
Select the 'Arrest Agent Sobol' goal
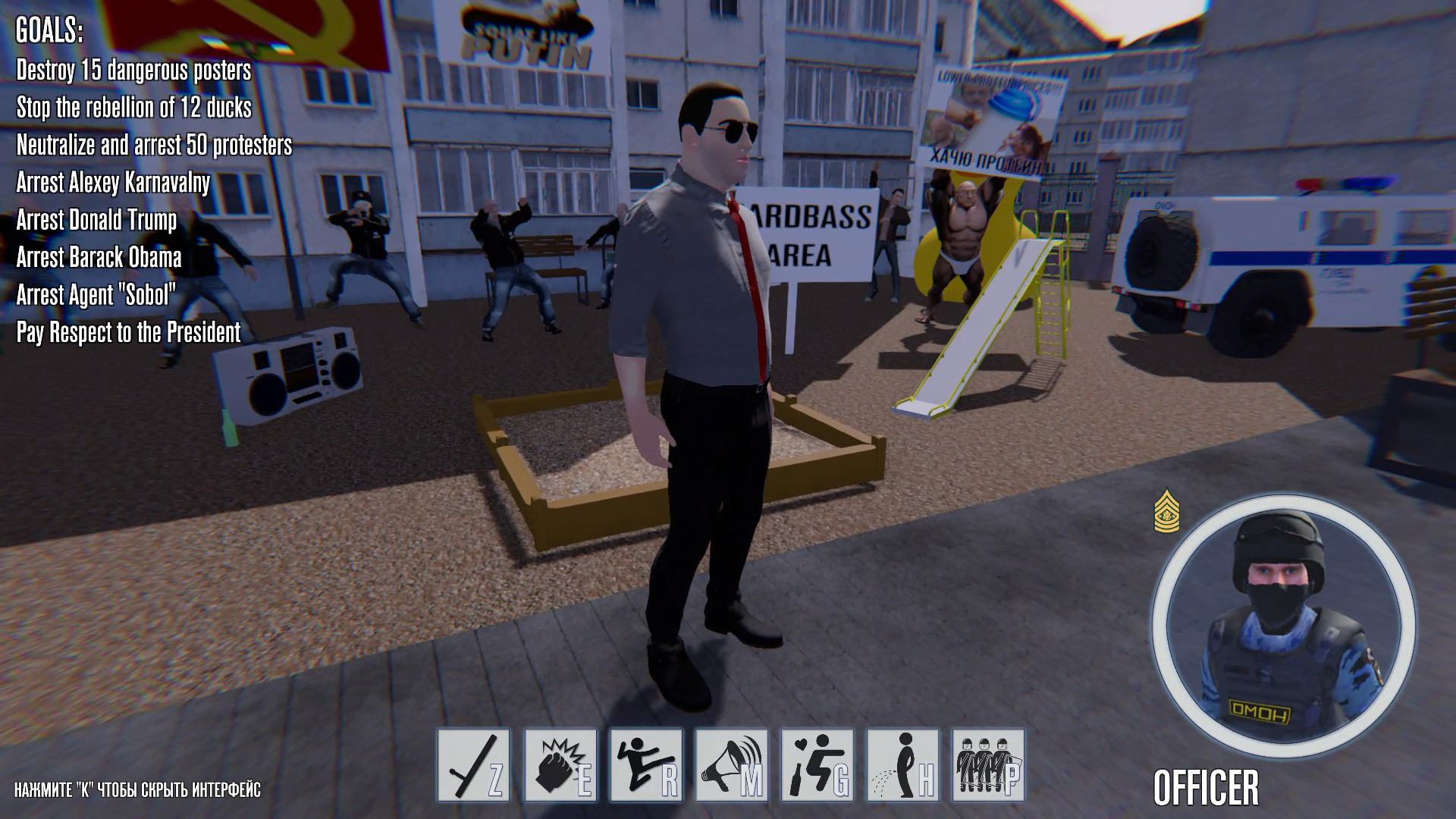(96, 296)
